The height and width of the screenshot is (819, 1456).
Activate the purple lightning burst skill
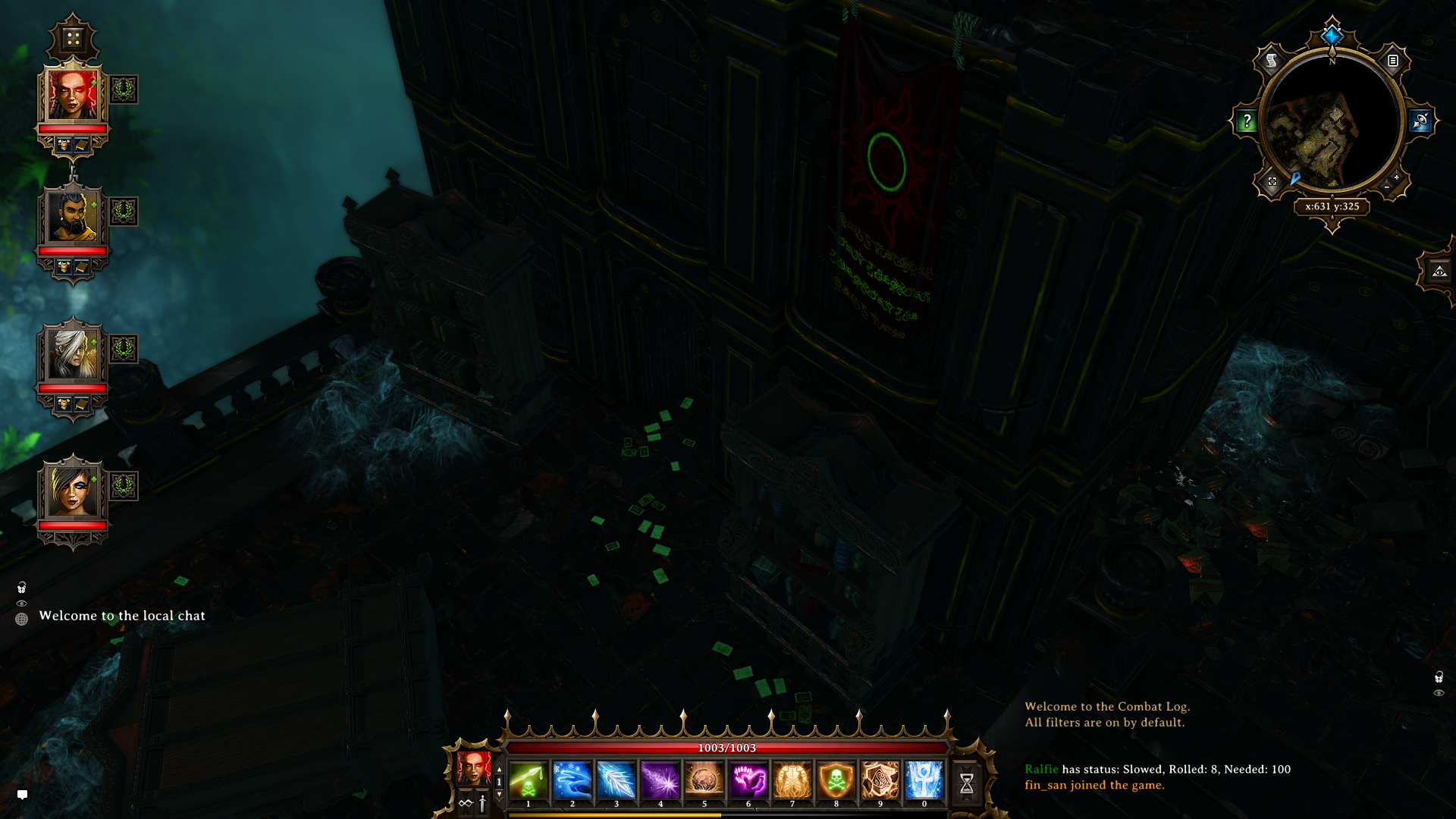661,780
